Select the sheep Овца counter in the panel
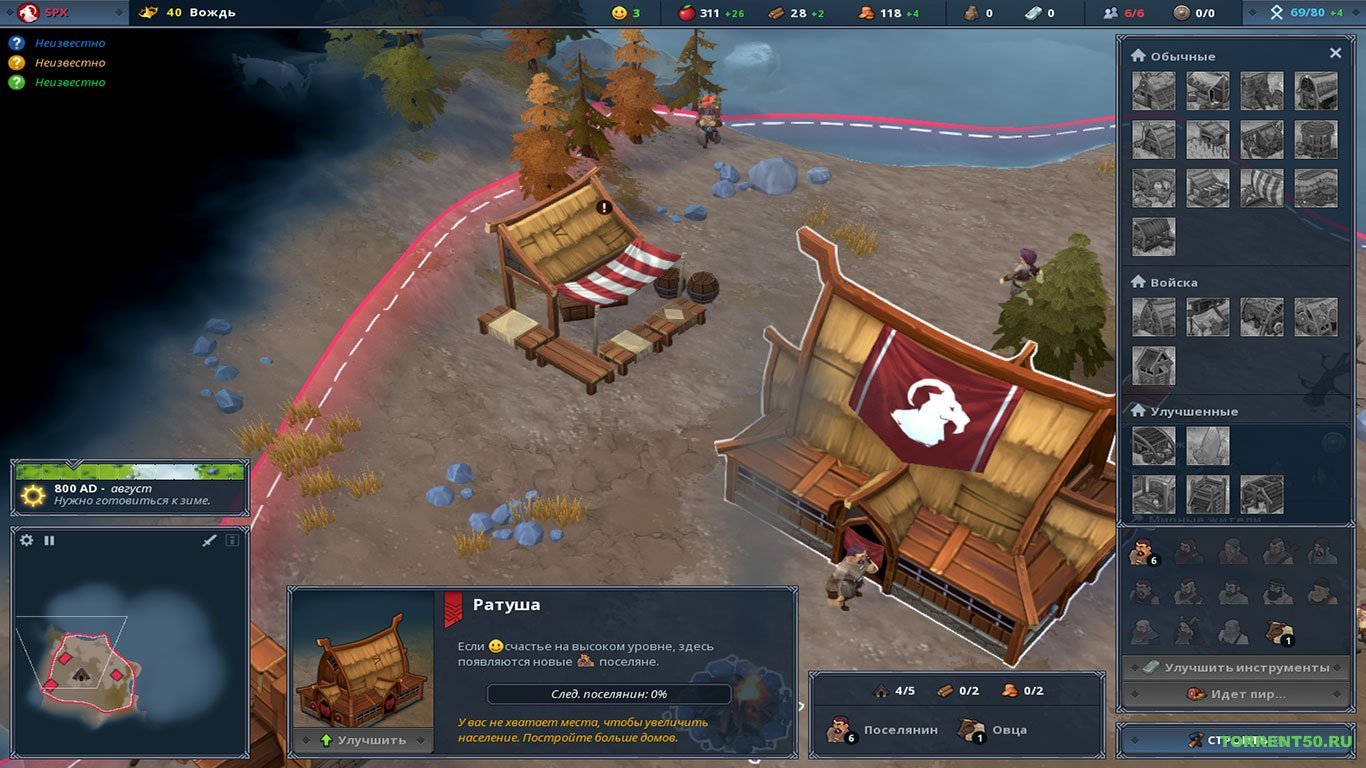This screenshot has height=768, width=1366. 970,729
